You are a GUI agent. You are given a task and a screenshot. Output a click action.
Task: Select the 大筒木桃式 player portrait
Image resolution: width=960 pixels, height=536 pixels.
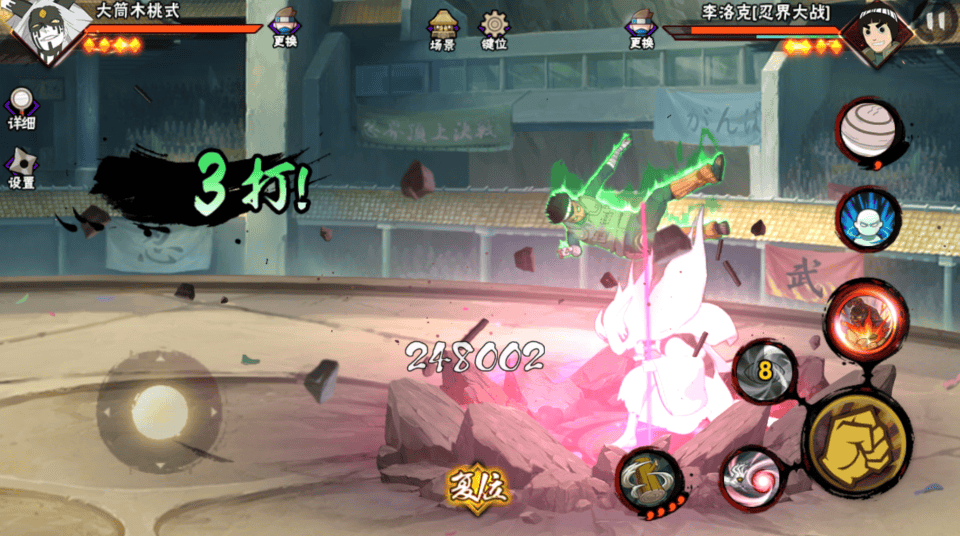[x=45, y=34]
